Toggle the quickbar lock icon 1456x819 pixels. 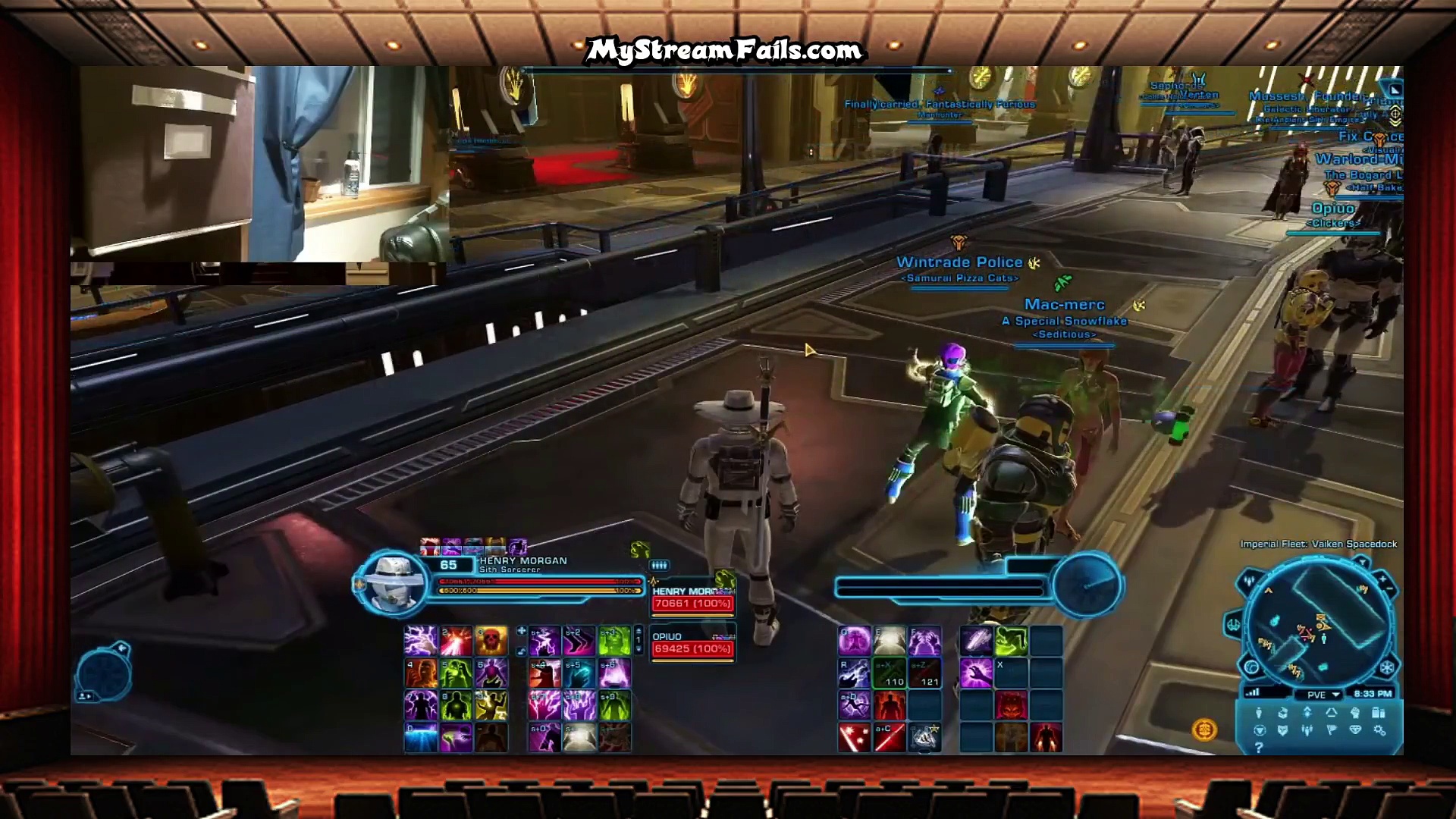[x=521, y=651]
